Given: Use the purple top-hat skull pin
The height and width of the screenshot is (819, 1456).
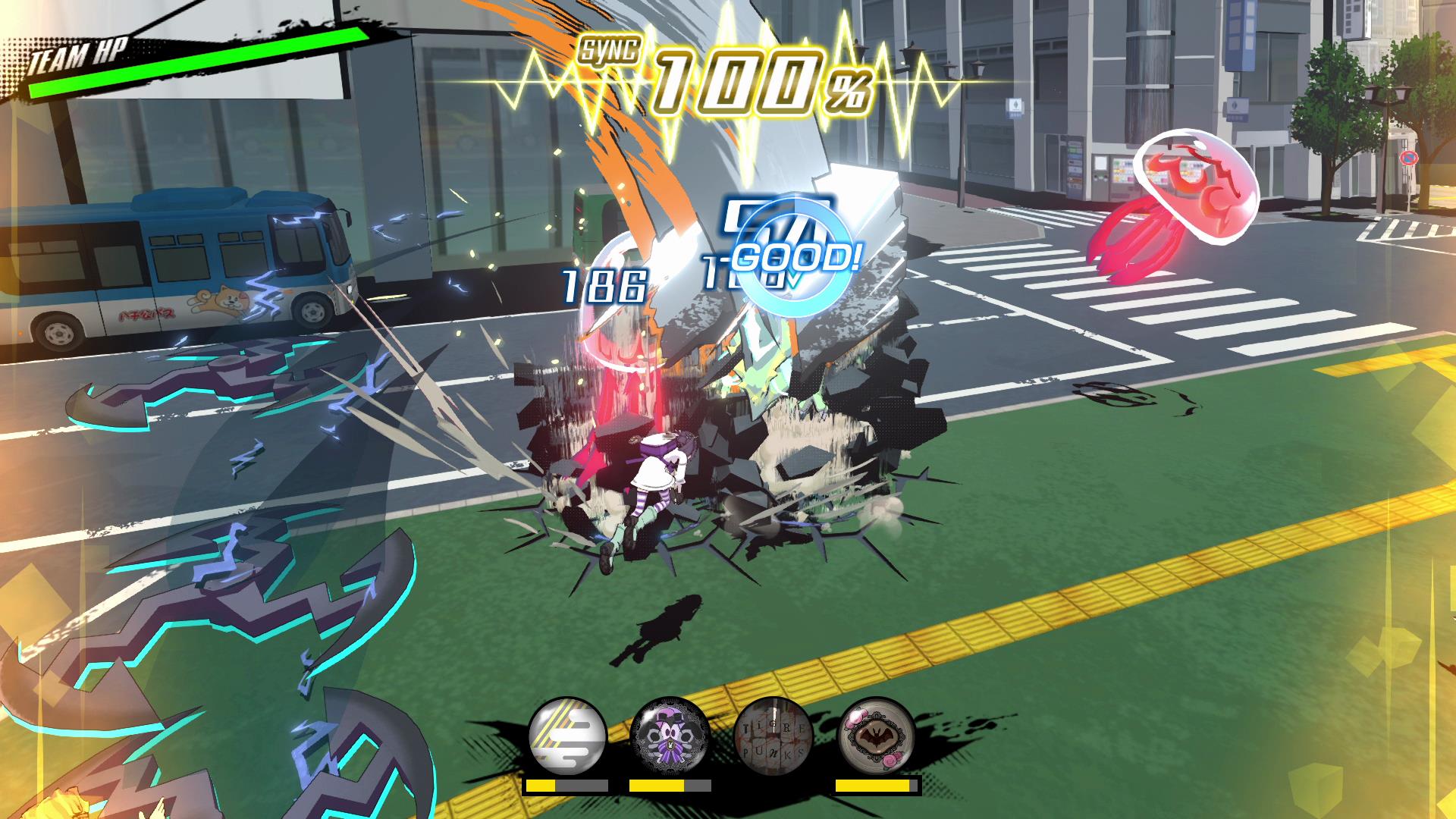Looking at the screenshot, I should [x=670, y=736].
